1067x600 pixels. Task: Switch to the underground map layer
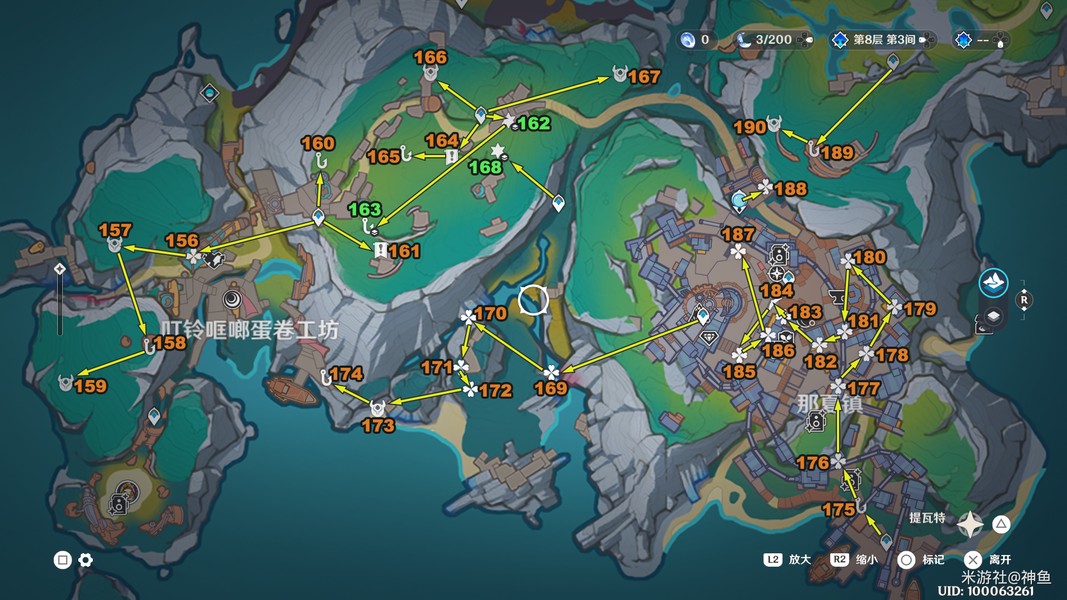(x=993, y=317)
